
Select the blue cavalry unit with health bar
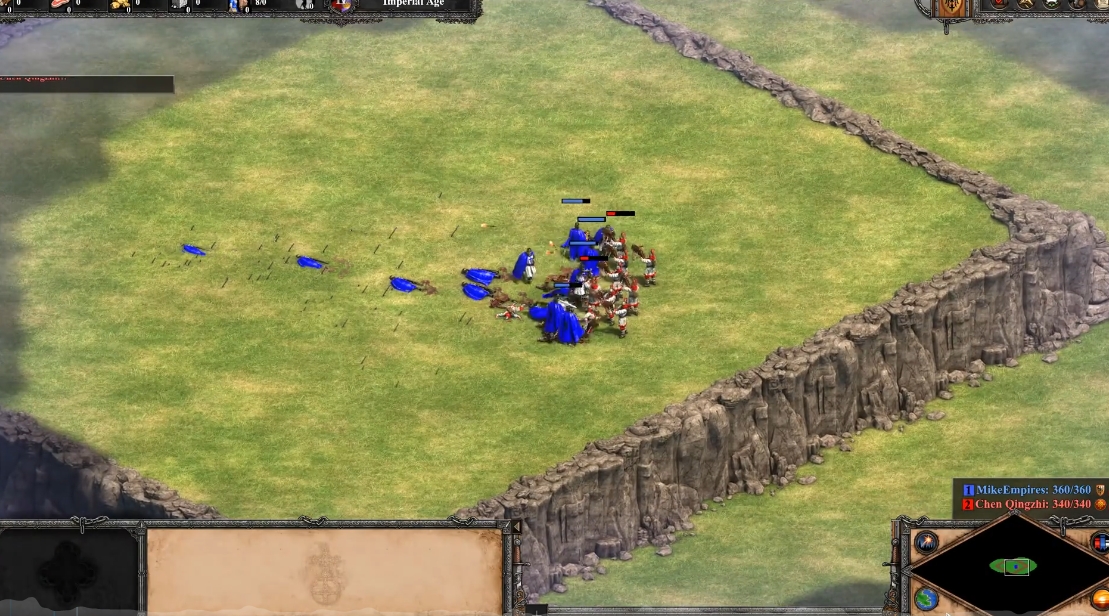[576, 240]
